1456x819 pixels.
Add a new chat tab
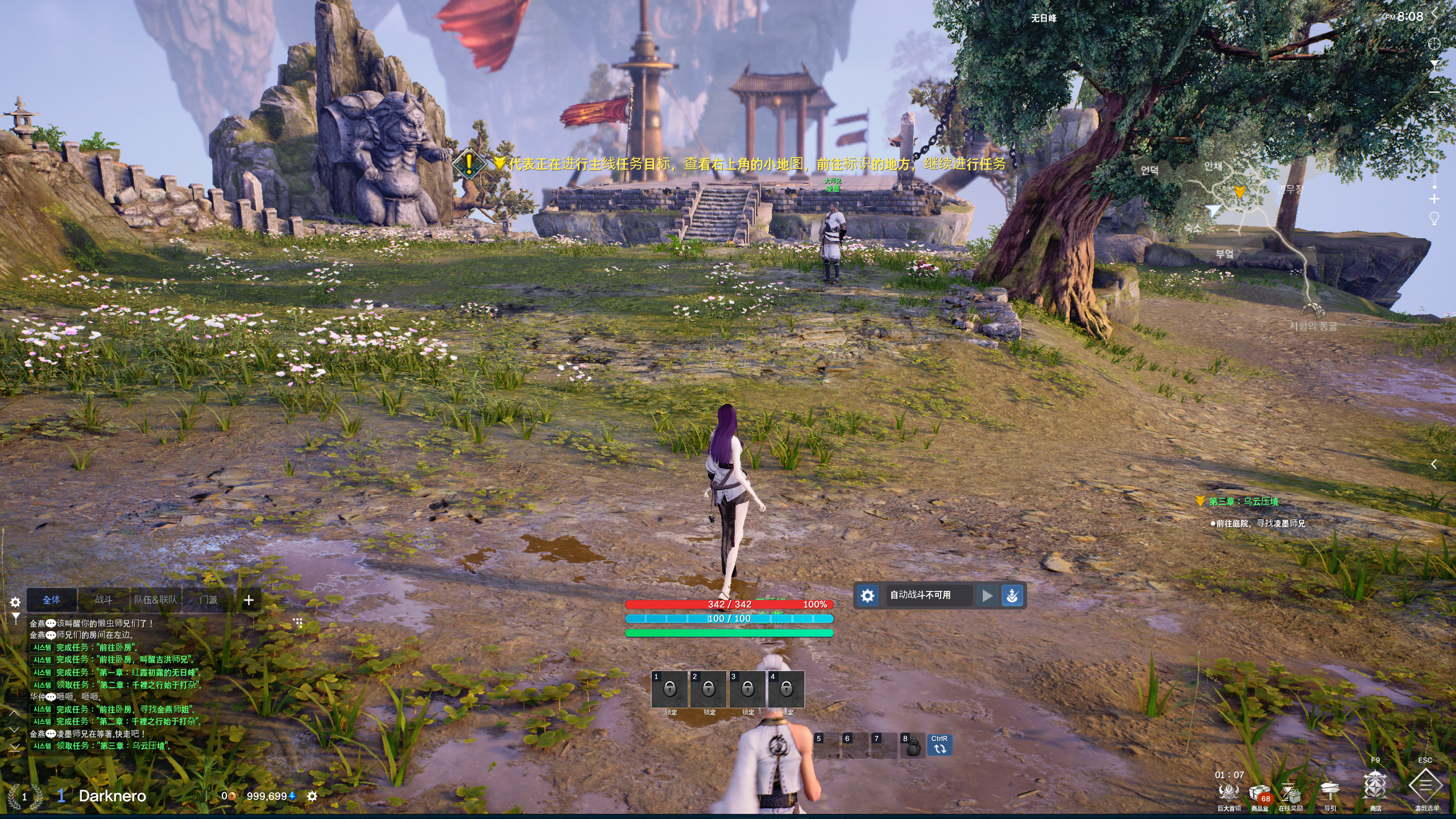point(249,600)
